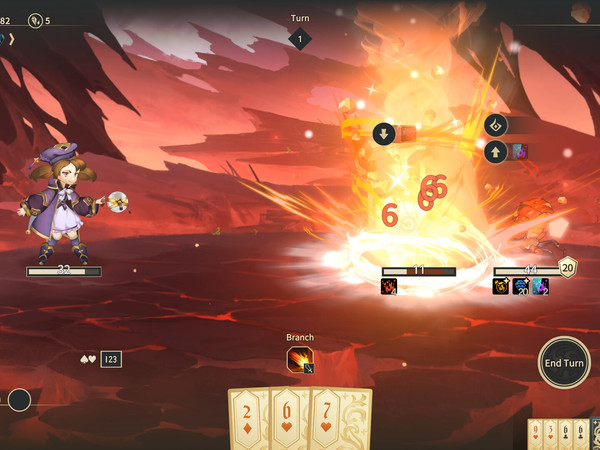Check the flame-symbol enemy intent icon
The height and width of the screenshot is (450, 600).
point(495,126)
